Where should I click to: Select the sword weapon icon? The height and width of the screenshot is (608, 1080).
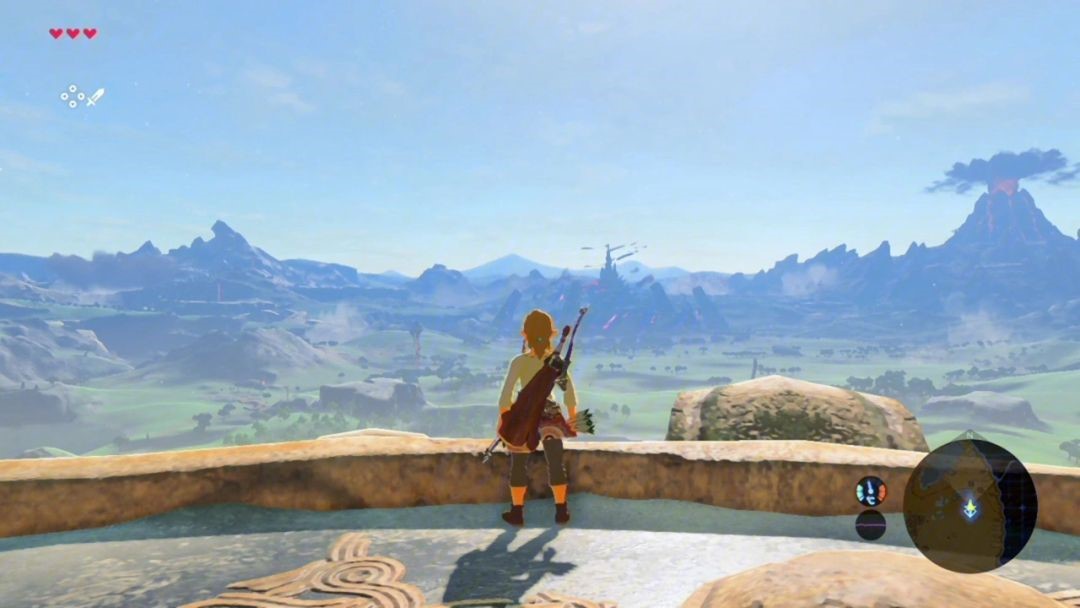click(95, 97)
